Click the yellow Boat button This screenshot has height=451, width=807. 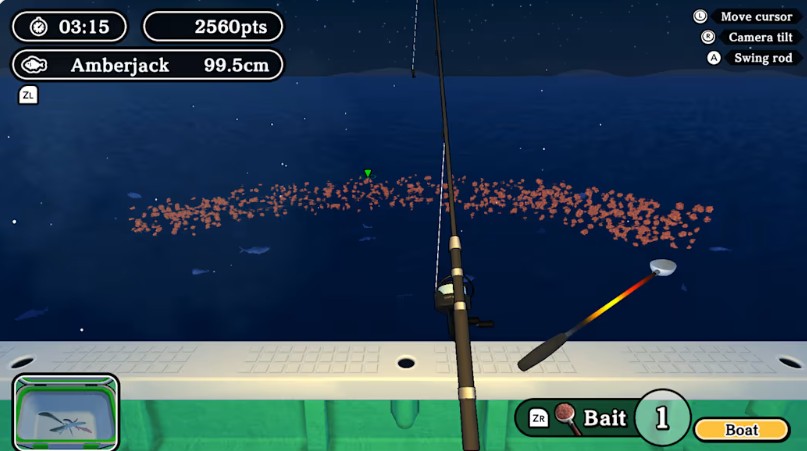[742, 430]
